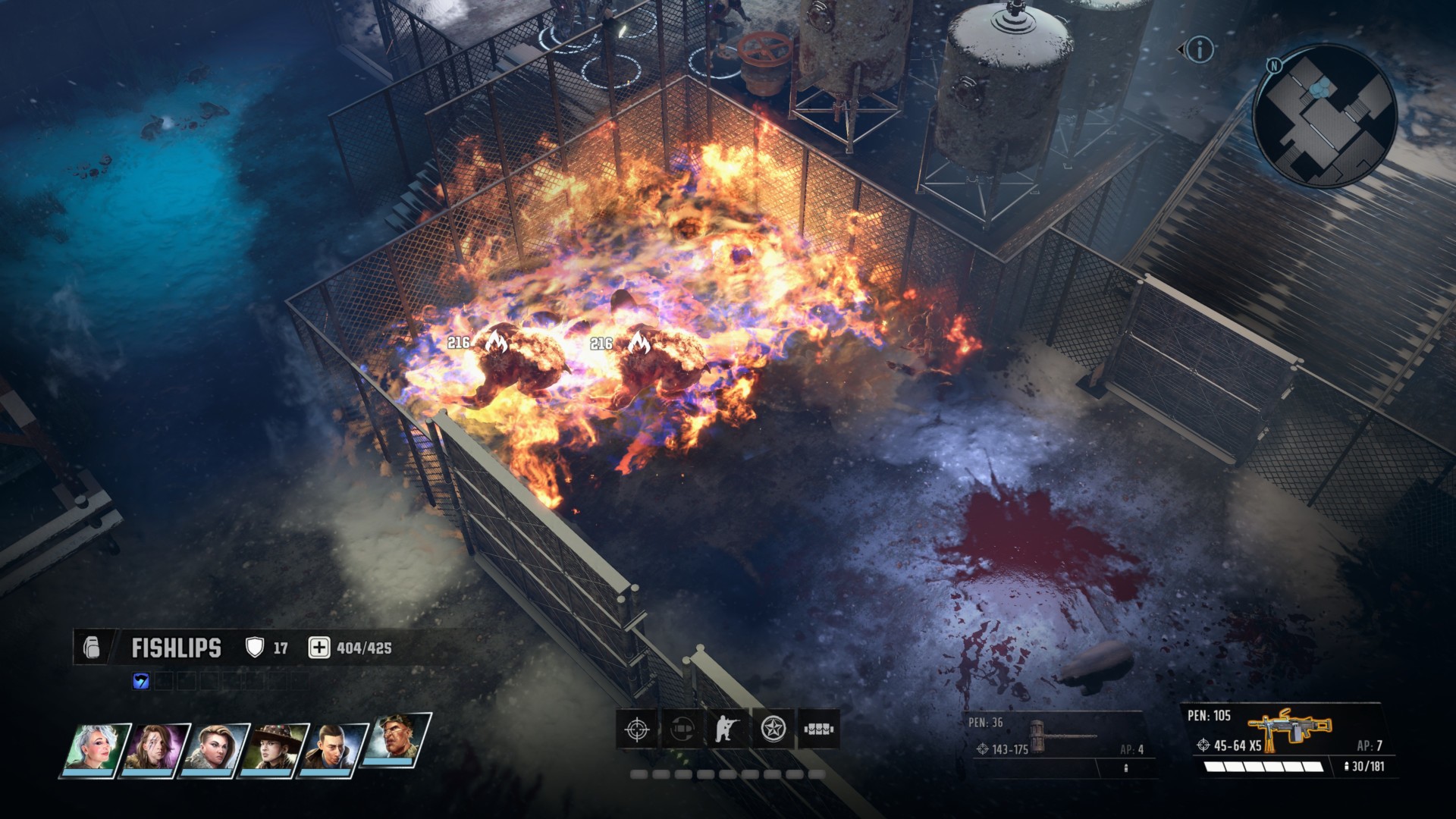Select the machine gun weapon panel
This screenshot has height=819, width=1456.
[1288, 739]
